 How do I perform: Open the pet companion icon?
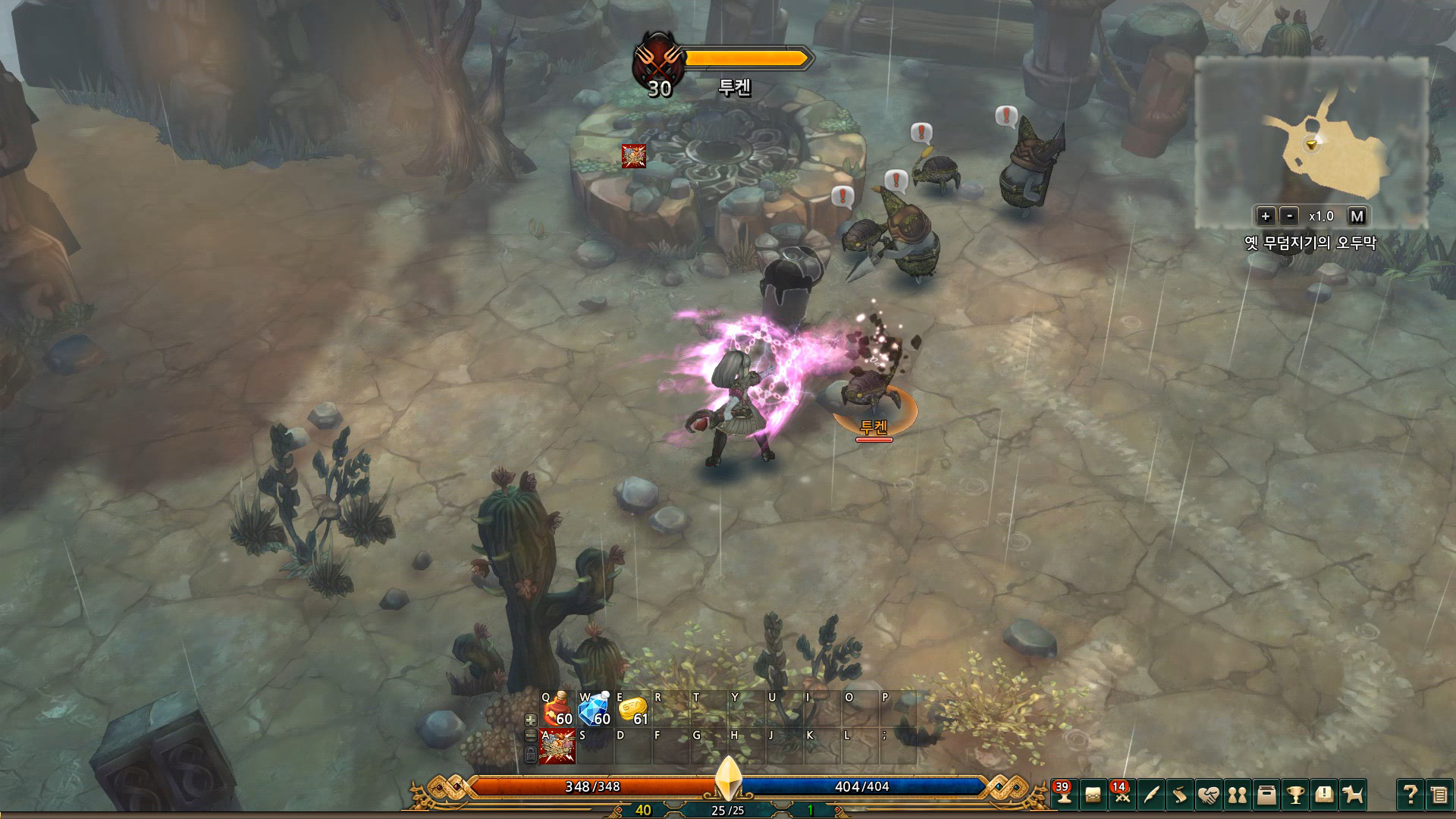pos(1353,798)
